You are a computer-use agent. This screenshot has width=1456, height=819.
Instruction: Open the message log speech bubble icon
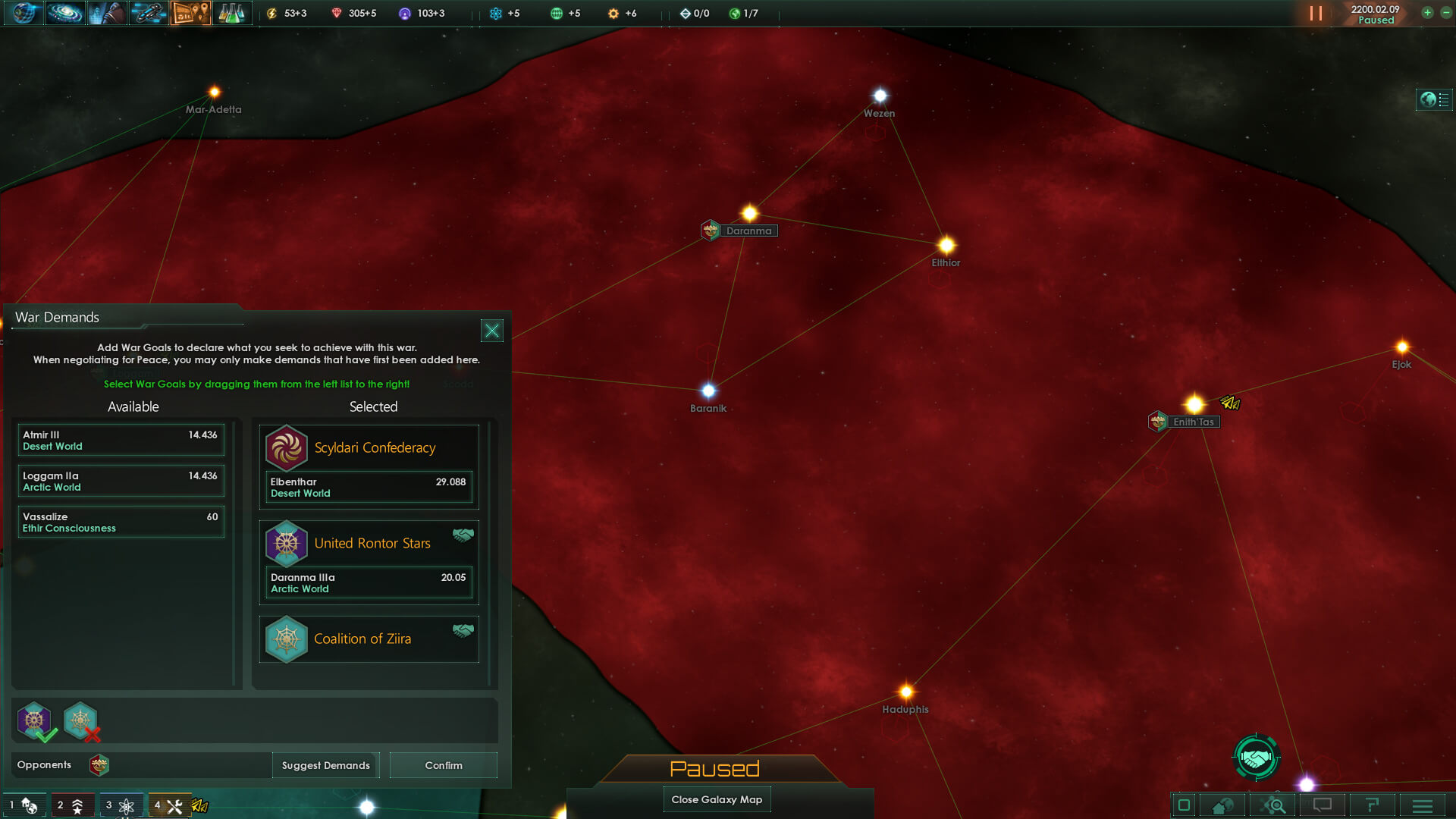(x=1323, y=805)
